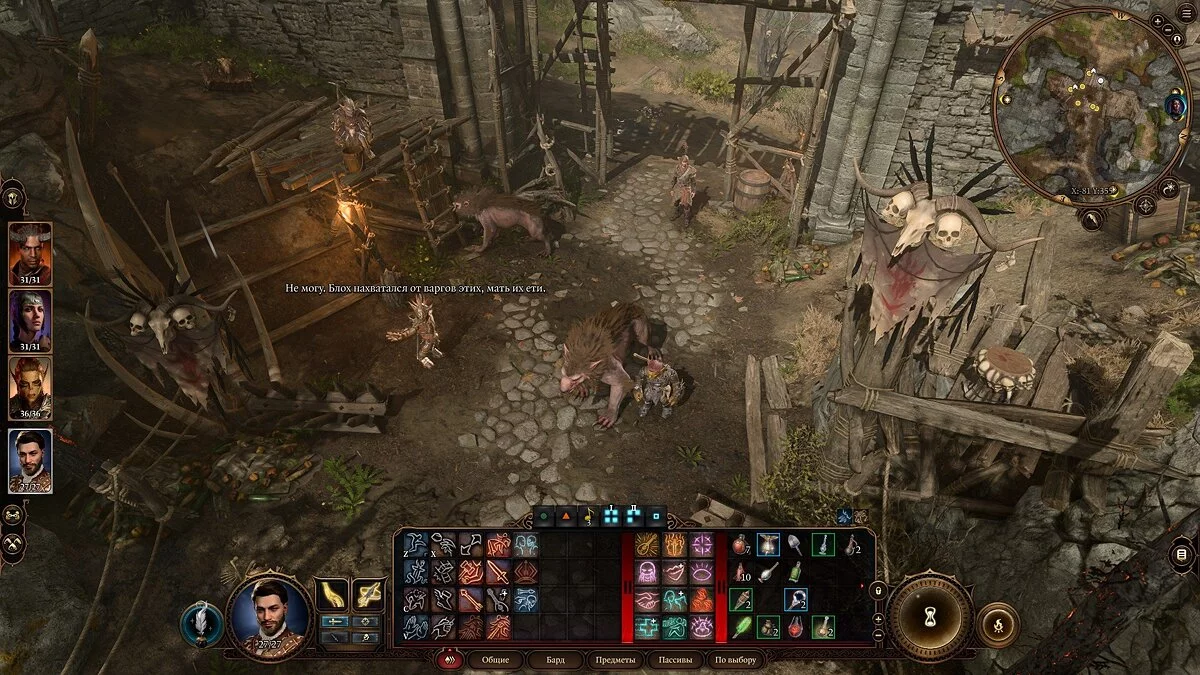The height and width of the screenshot is (675, 1200).
Task: Select the horned tiefling party portrait
Action: click(30, 254)
